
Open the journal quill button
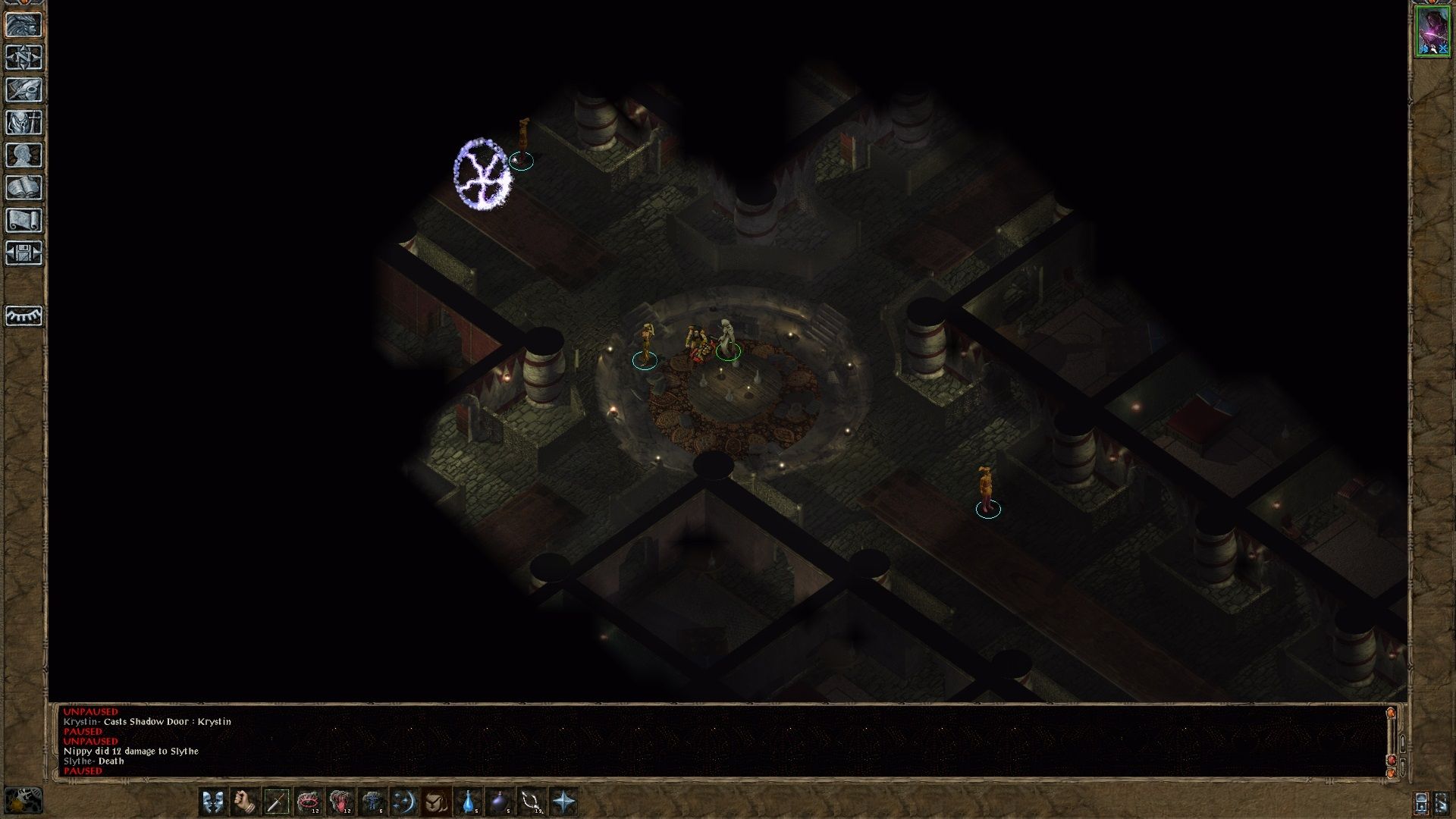[x=24, y=89]
